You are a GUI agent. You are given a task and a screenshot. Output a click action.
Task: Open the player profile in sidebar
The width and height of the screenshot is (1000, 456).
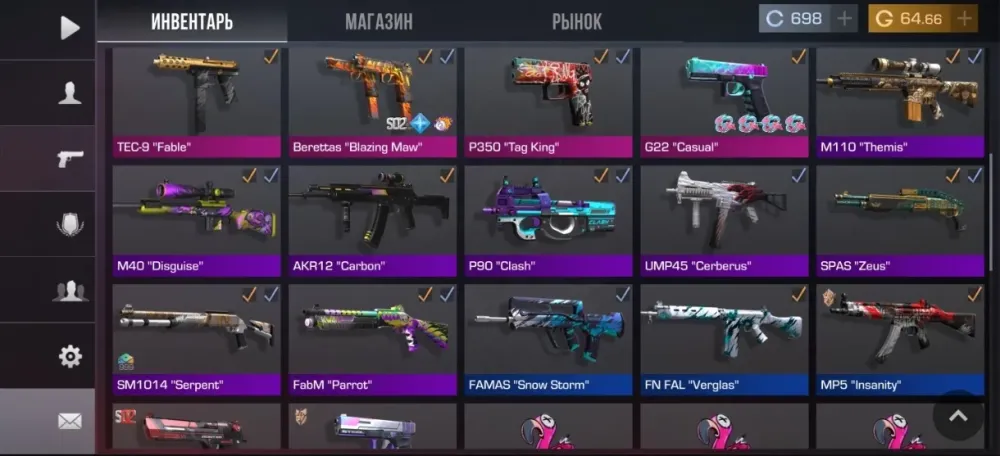pyautogui.click(x=69, y=94)
